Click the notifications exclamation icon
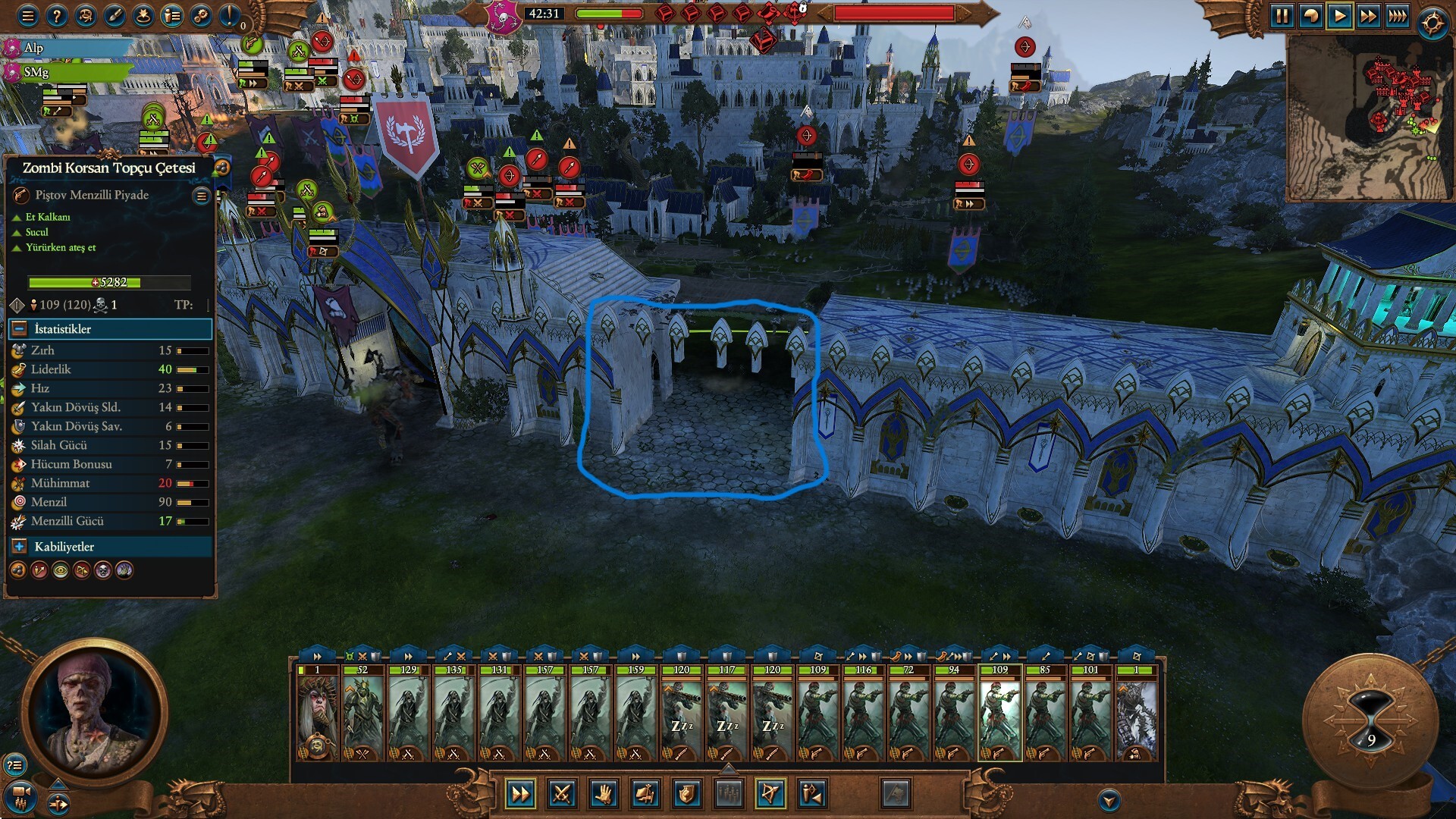1456x819 pixels. (x=228, y=16)
